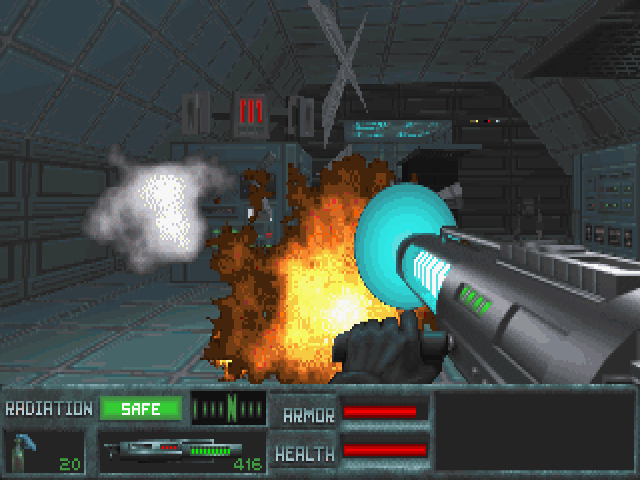Image resolution: width=640 pixels, height=480 pixels.
Task: Click the equipped plasma rifle weapon icon
Action: click(170, 452)
